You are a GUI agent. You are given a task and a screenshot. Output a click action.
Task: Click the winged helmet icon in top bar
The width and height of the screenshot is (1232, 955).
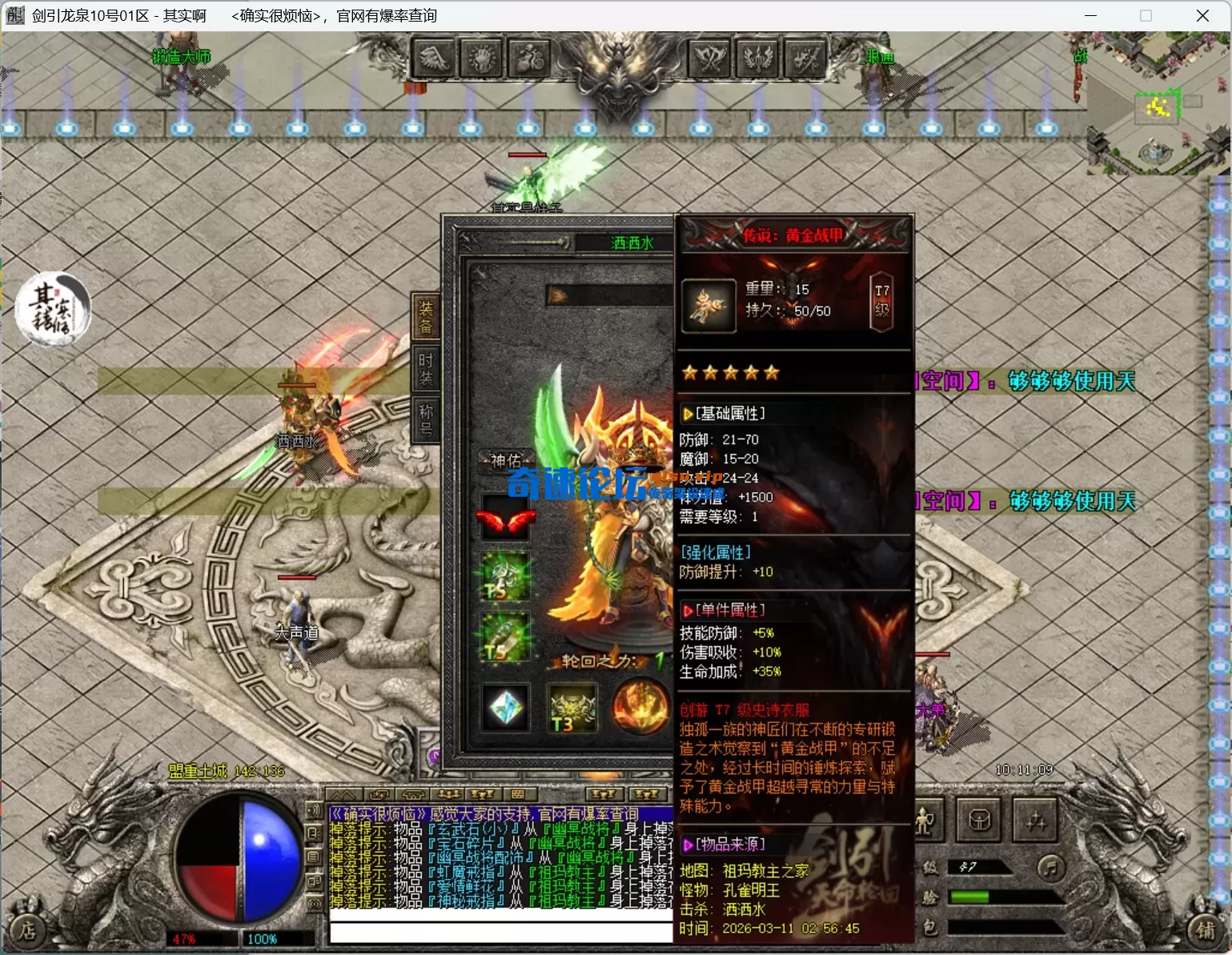434,58
